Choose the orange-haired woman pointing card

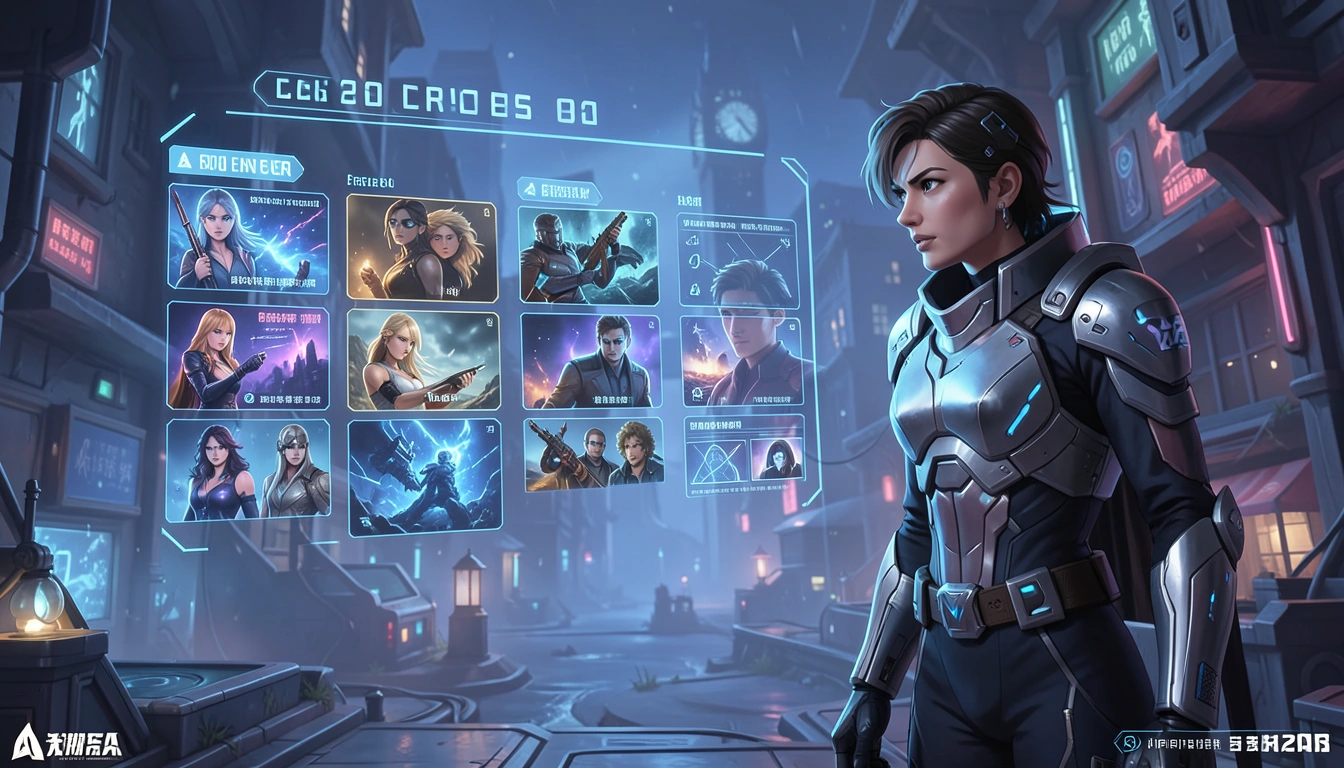(248, 356)
